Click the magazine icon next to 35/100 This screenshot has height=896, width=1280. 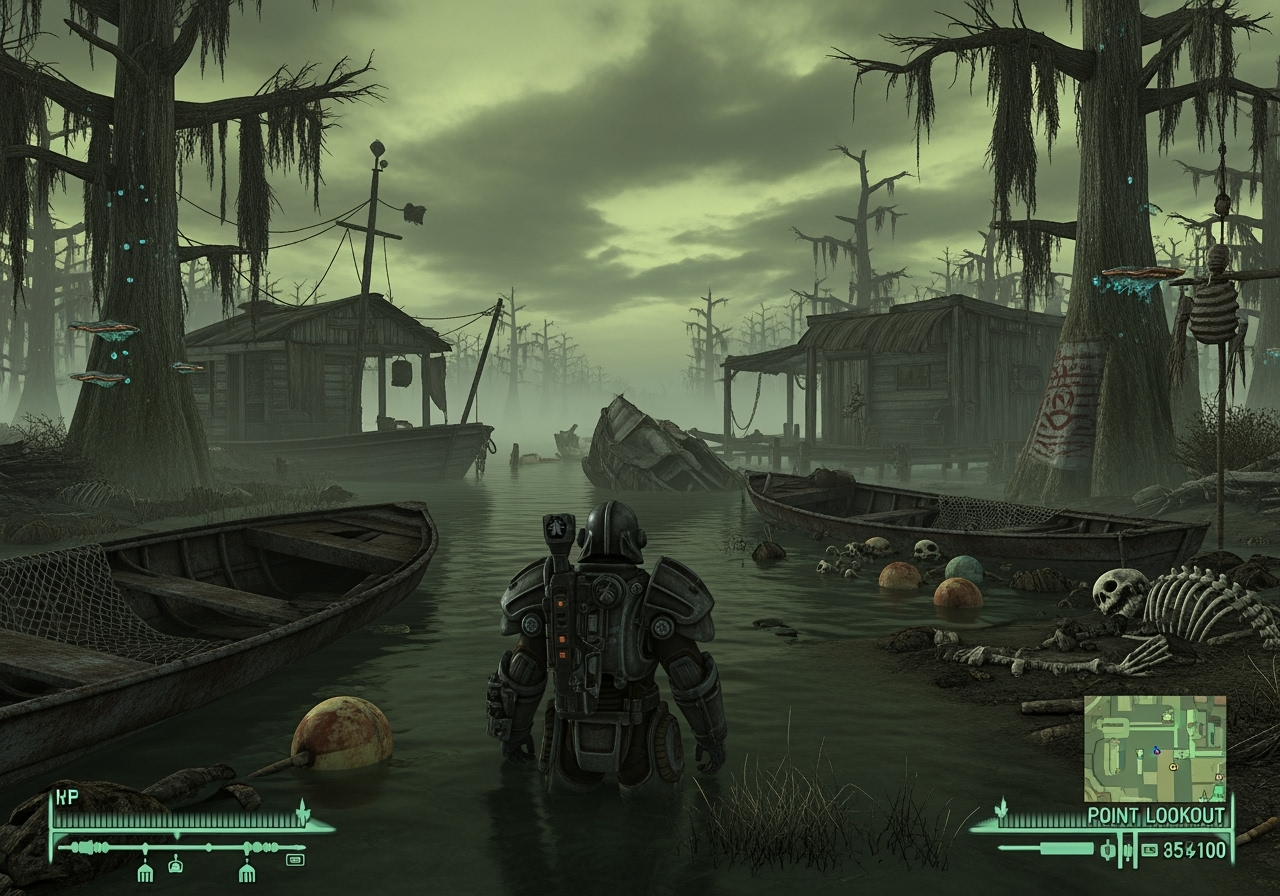[x=1150, y=850]
